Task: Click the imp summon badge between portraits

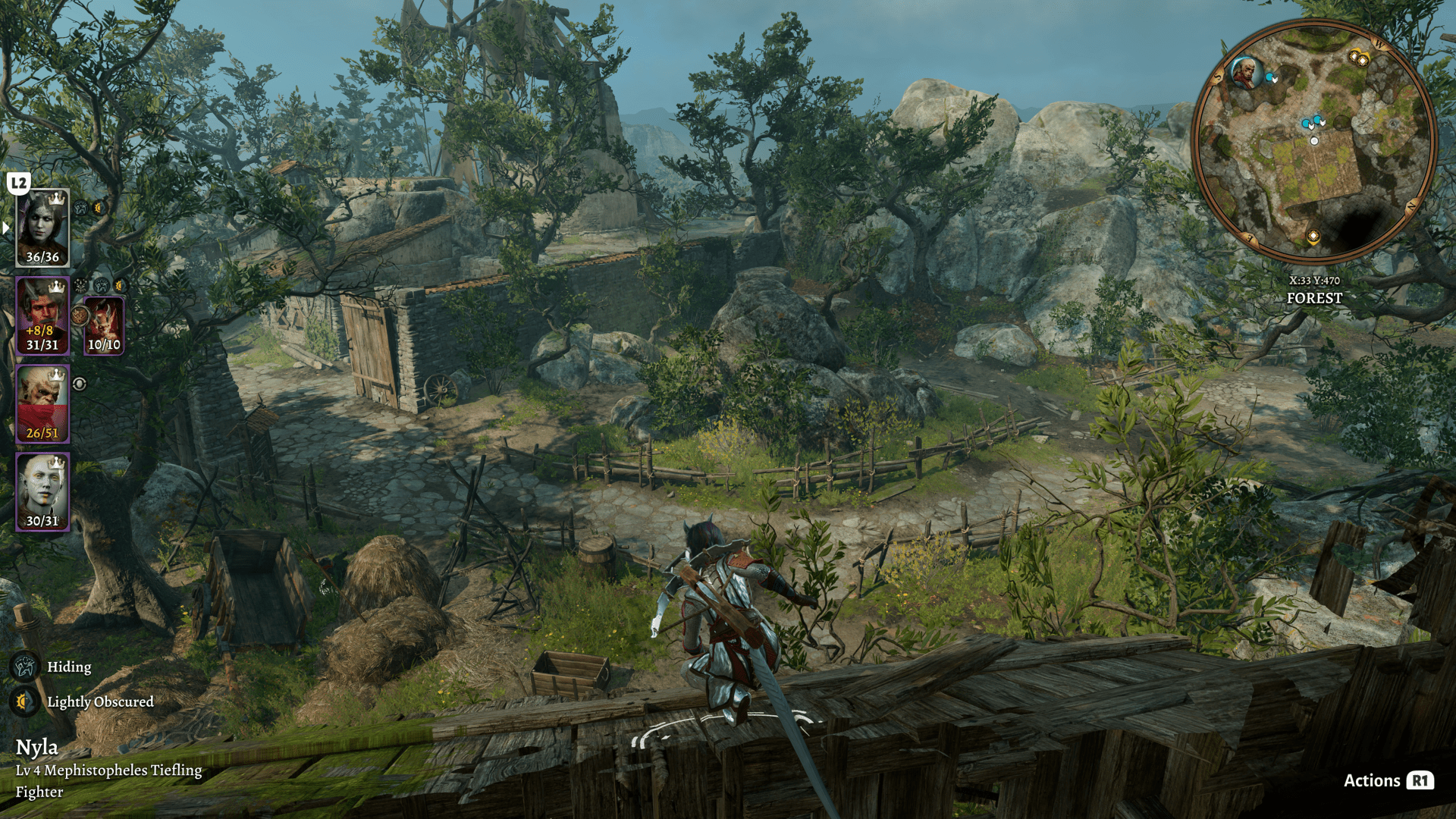Action: pyautogui.click(x=80, y=315)
